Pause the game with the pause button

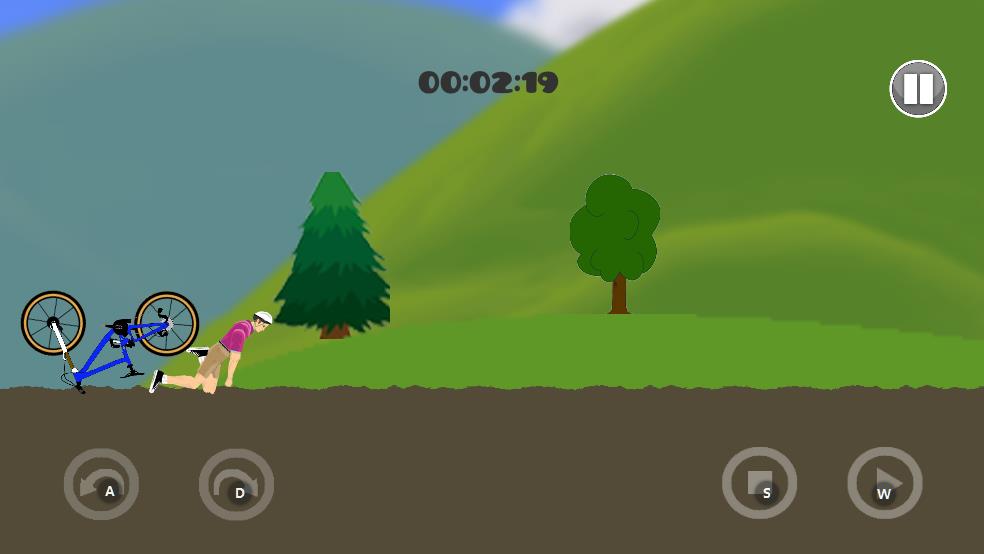[x=918, y=89]
